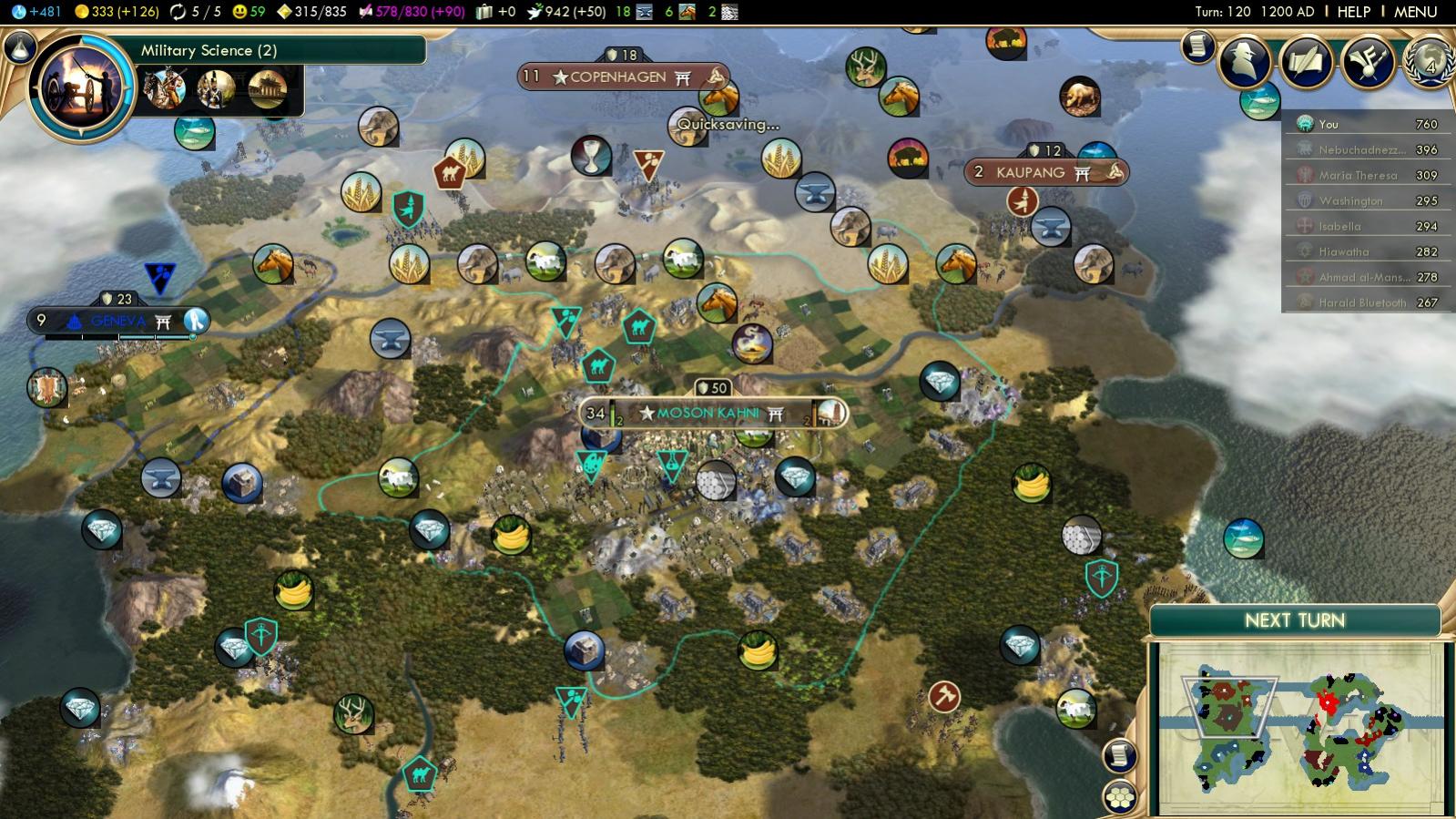Screen dimensions: 1456x819
Task: Select the Geneva city-state banner
Action: pos(118,321)
